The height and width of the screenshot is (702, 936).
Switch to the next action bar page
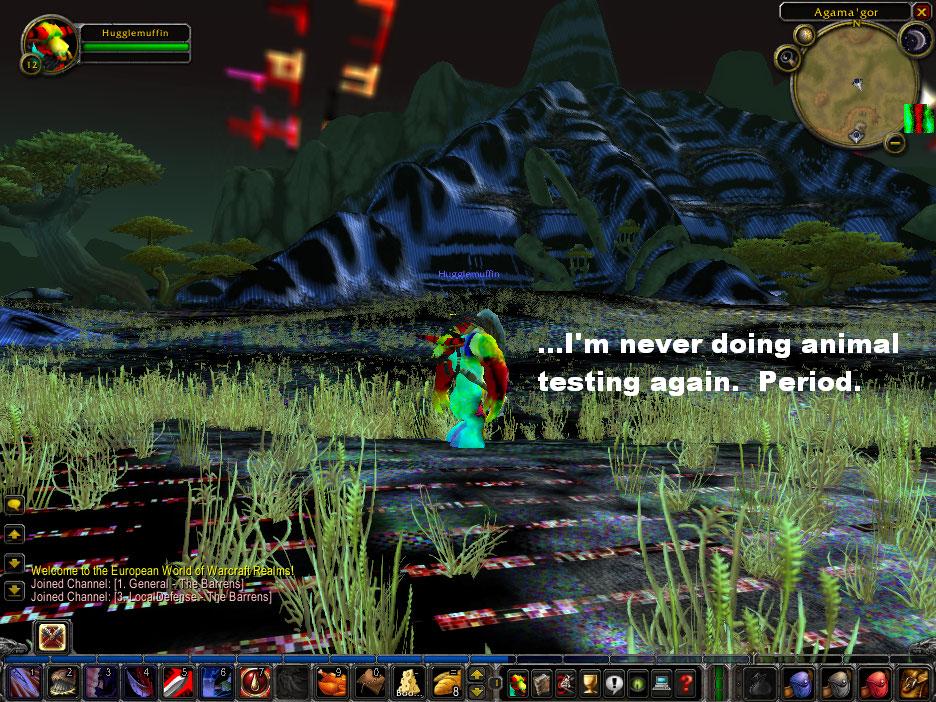[x=477, y=675]
